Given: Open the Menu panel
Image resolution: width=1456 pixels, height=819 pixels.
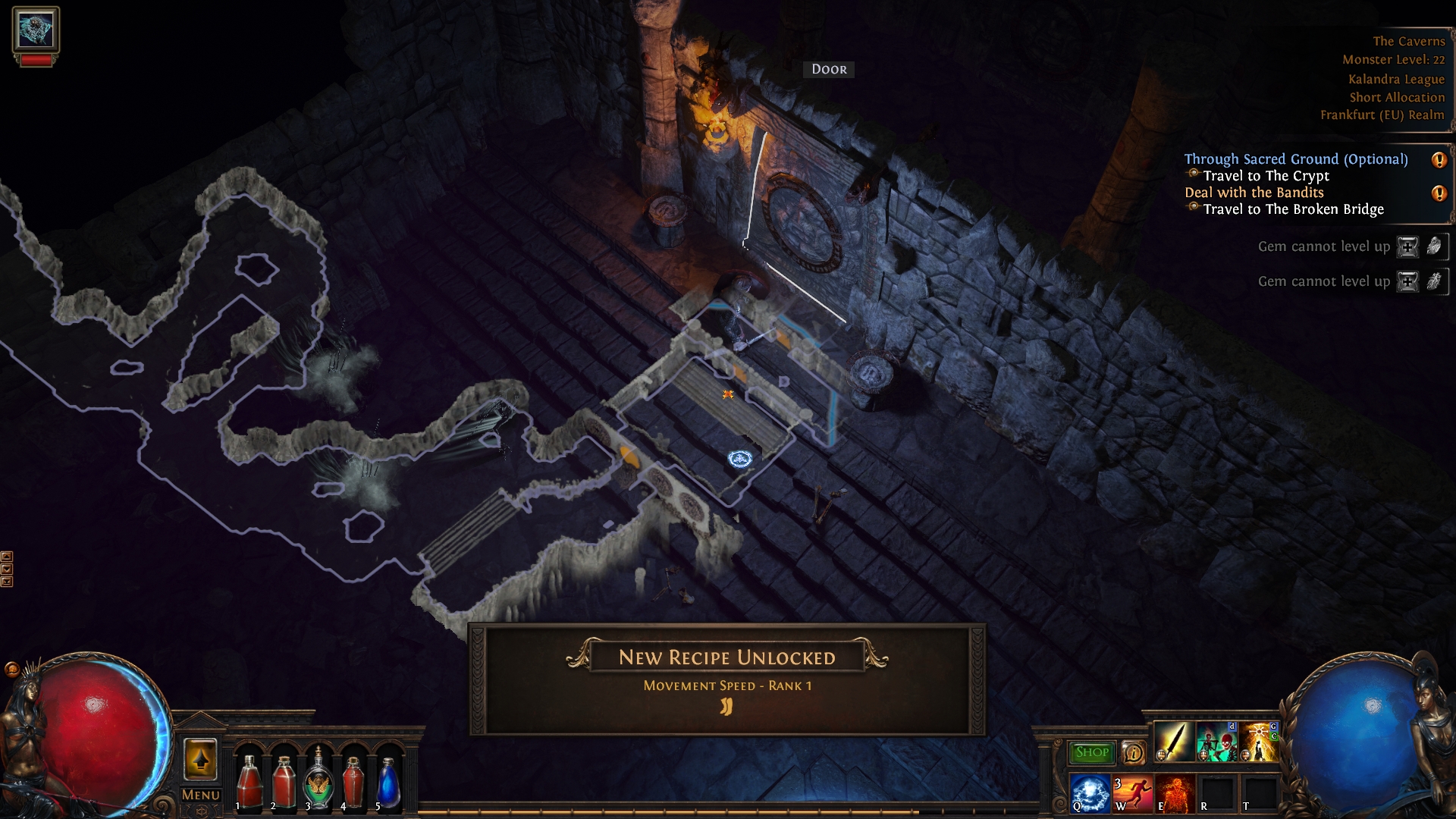Looking at the screenshot, I should coord(200,795).
